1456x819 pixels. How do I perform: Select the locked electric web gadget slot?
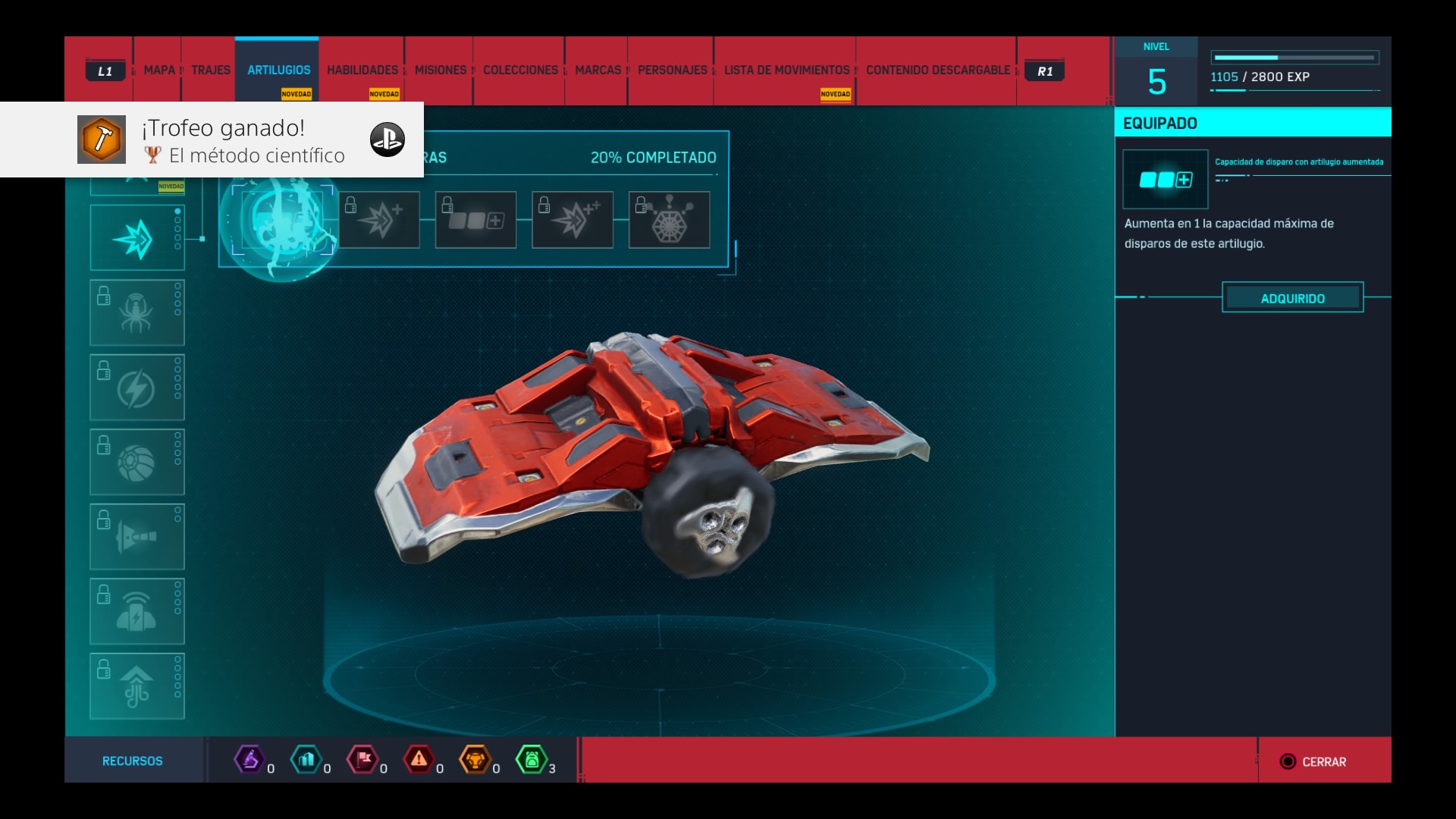pyautogui.click(x=137, y=388)
